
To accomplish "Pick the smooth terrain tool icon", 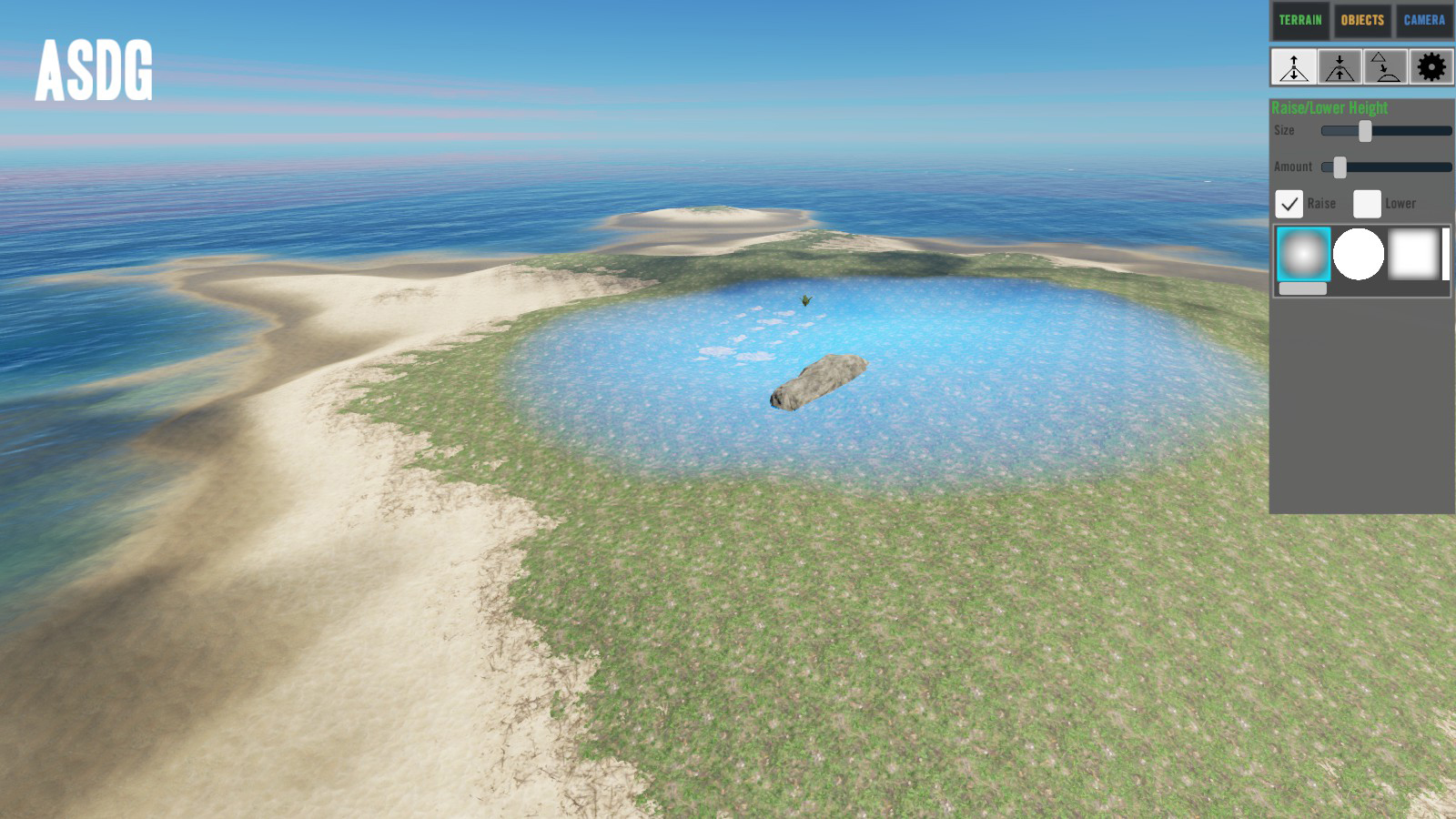I will click(1385, 67).
